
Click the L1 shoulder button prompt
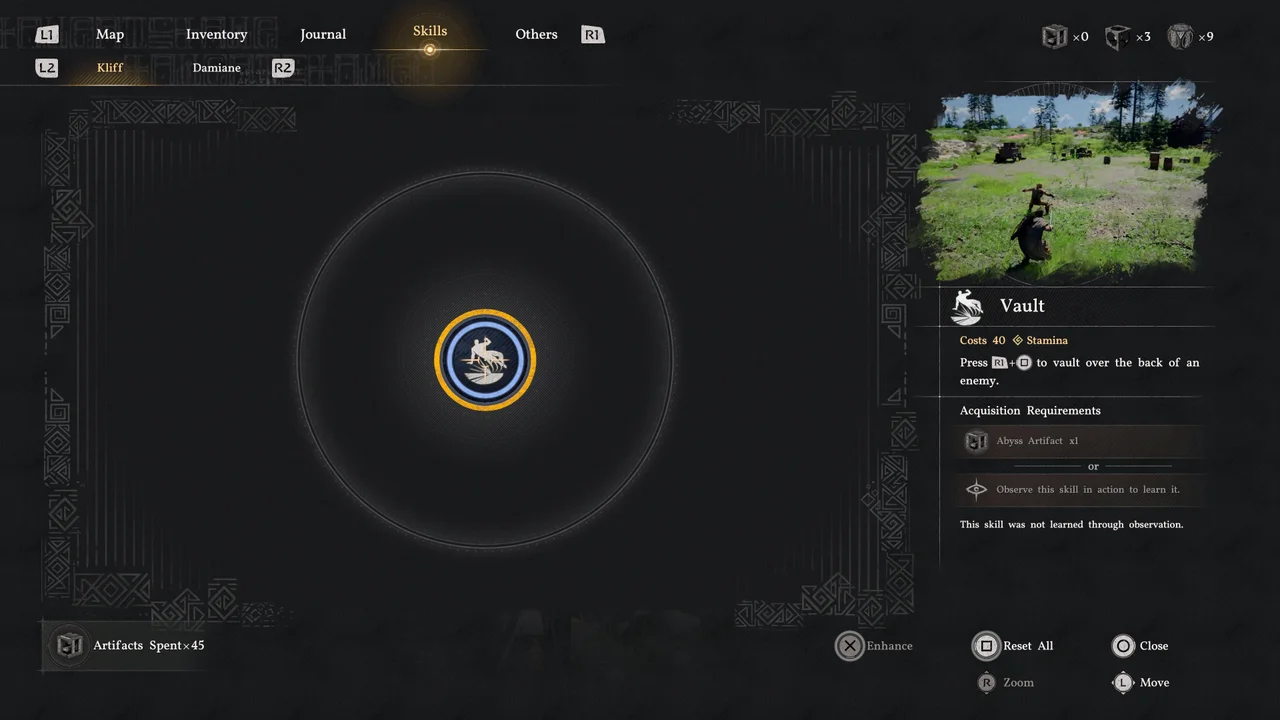click(46, 33)
